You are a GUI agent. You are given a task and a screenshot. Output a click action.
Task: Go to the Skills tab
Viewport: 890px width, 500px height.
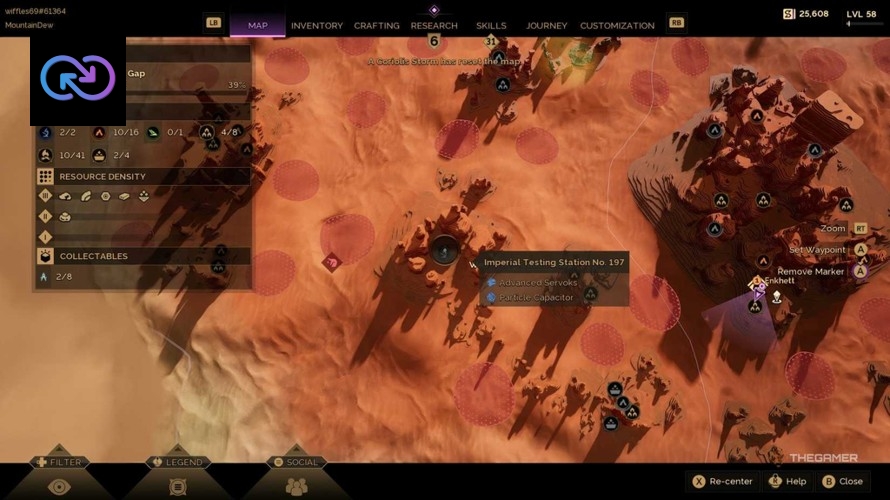pos(491,25)
